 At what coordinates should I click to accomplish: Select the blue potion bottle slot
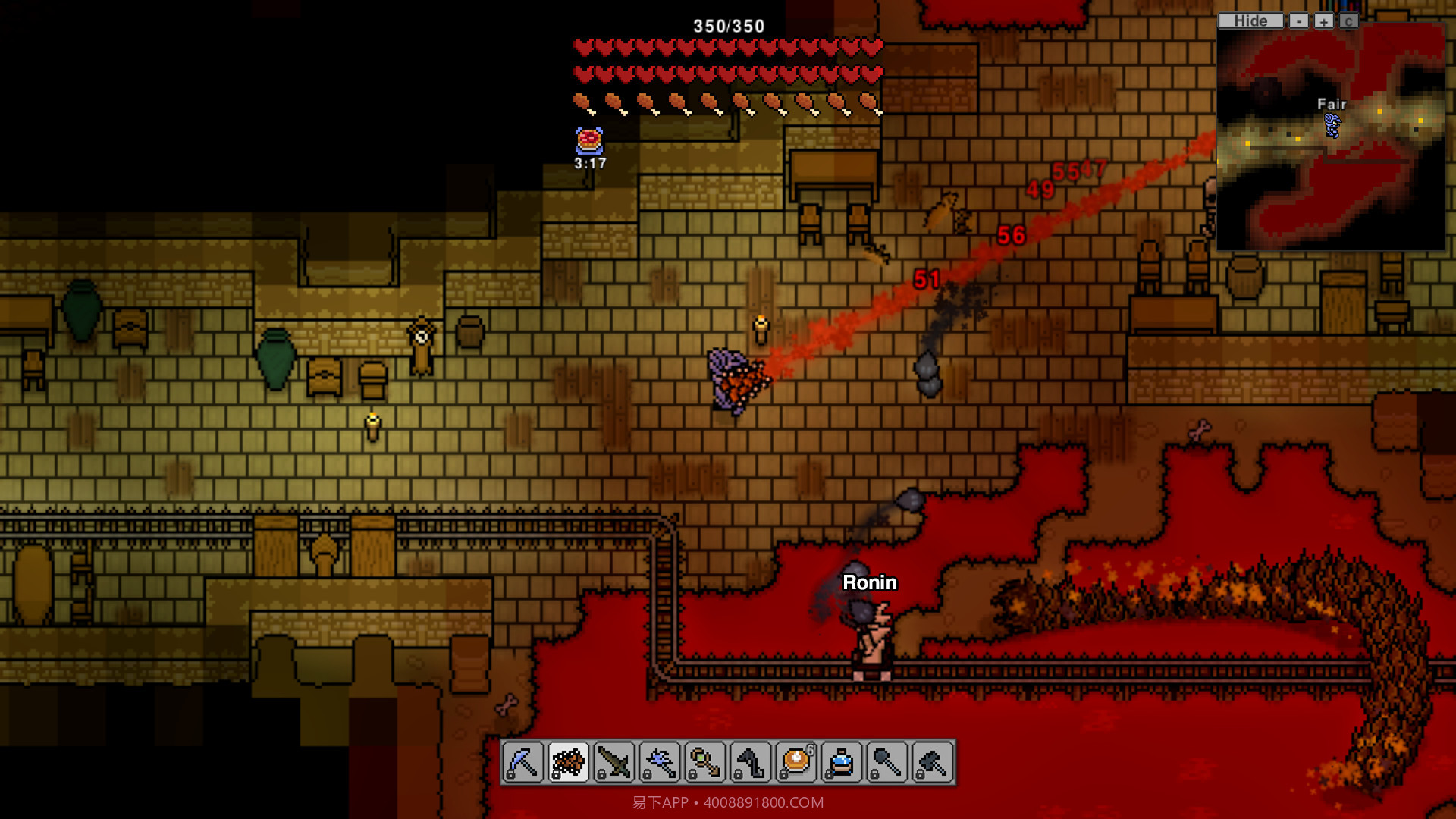(842, 762)
